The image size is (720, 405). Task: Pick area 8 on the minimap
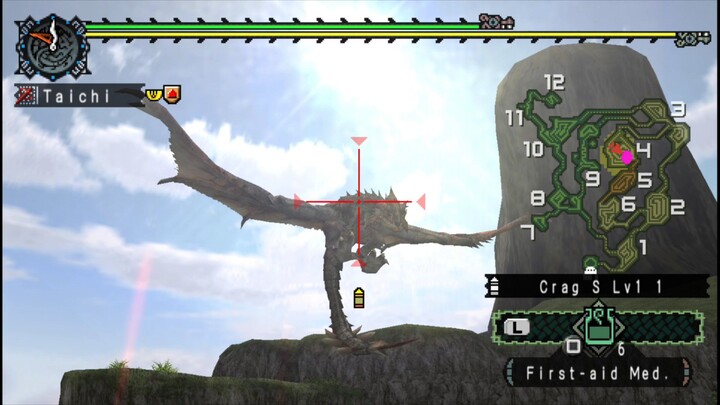click(x=538, y=197)
